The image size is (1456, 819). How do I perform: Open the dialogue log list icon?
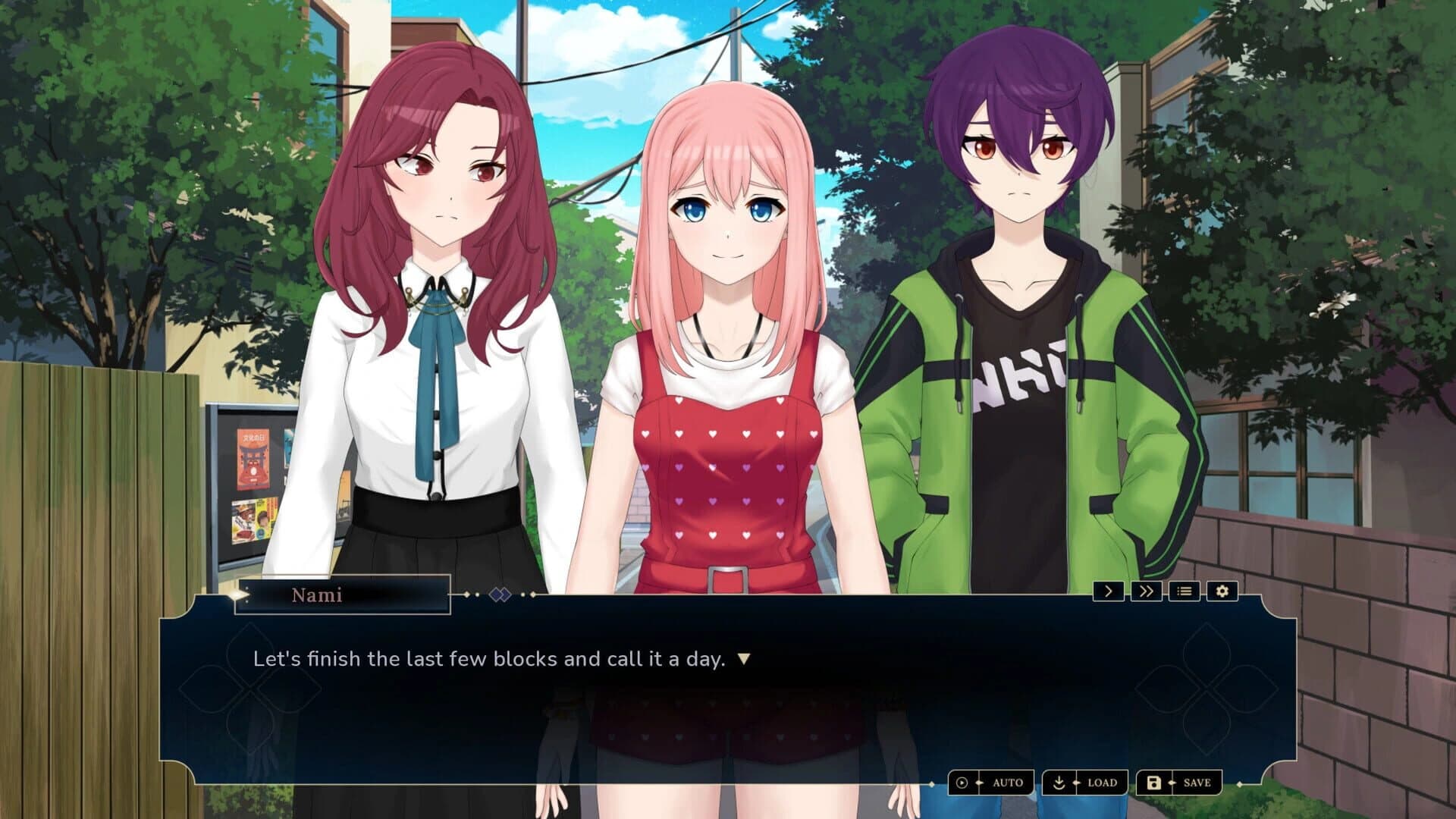(x=1184, y=591)
